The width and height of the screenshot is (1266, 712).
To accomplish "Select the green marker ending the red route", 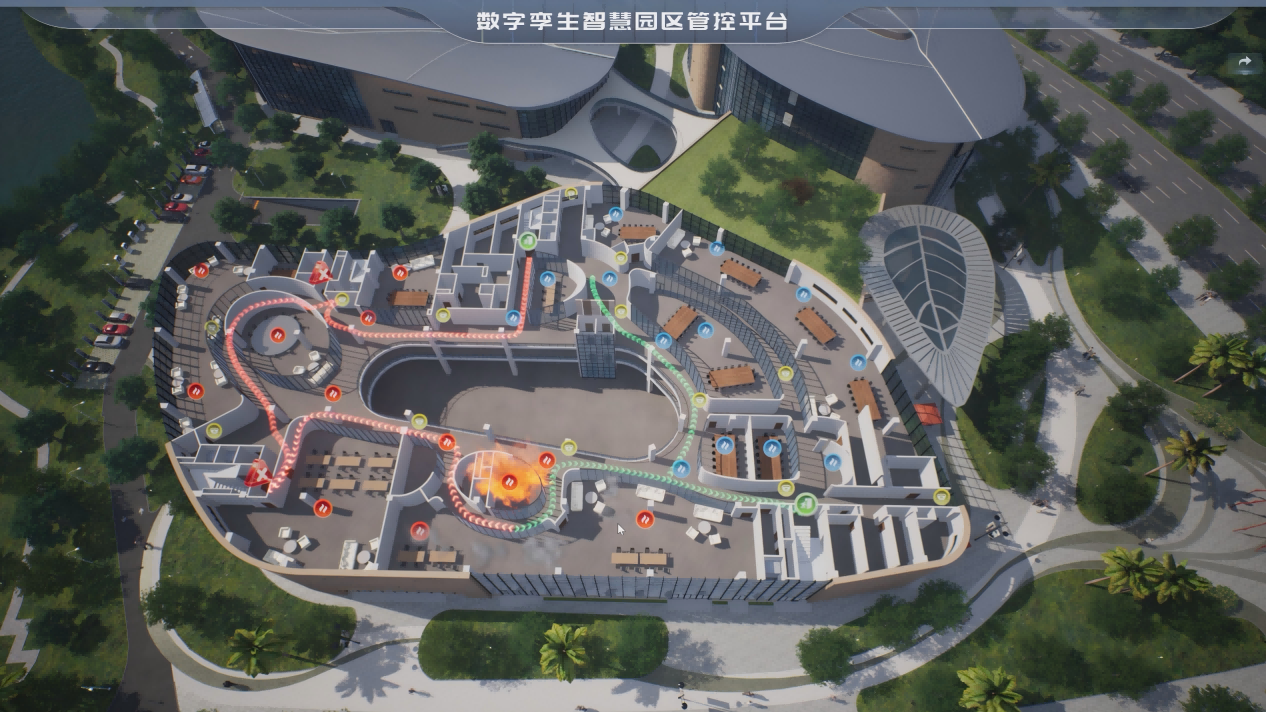I will tap(528, 240).
